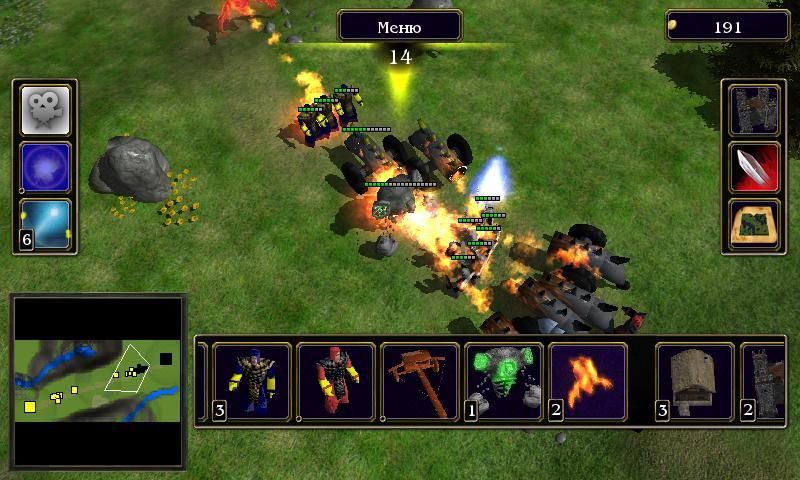Select the thatched hut building slot

click(694, 381)
